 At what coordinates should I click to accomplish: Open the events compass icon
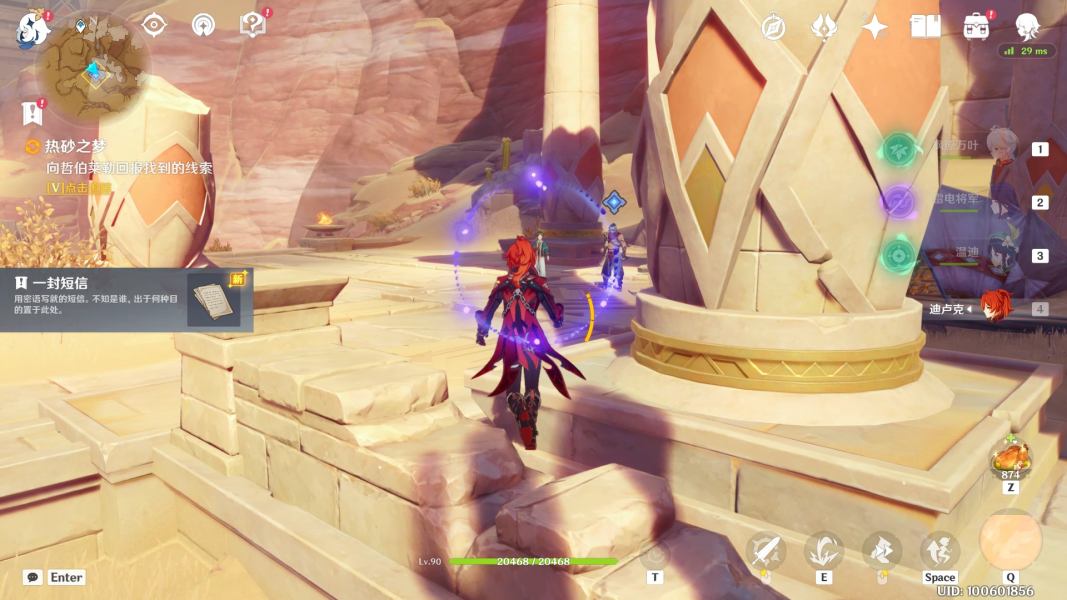(x=773, y=27)
